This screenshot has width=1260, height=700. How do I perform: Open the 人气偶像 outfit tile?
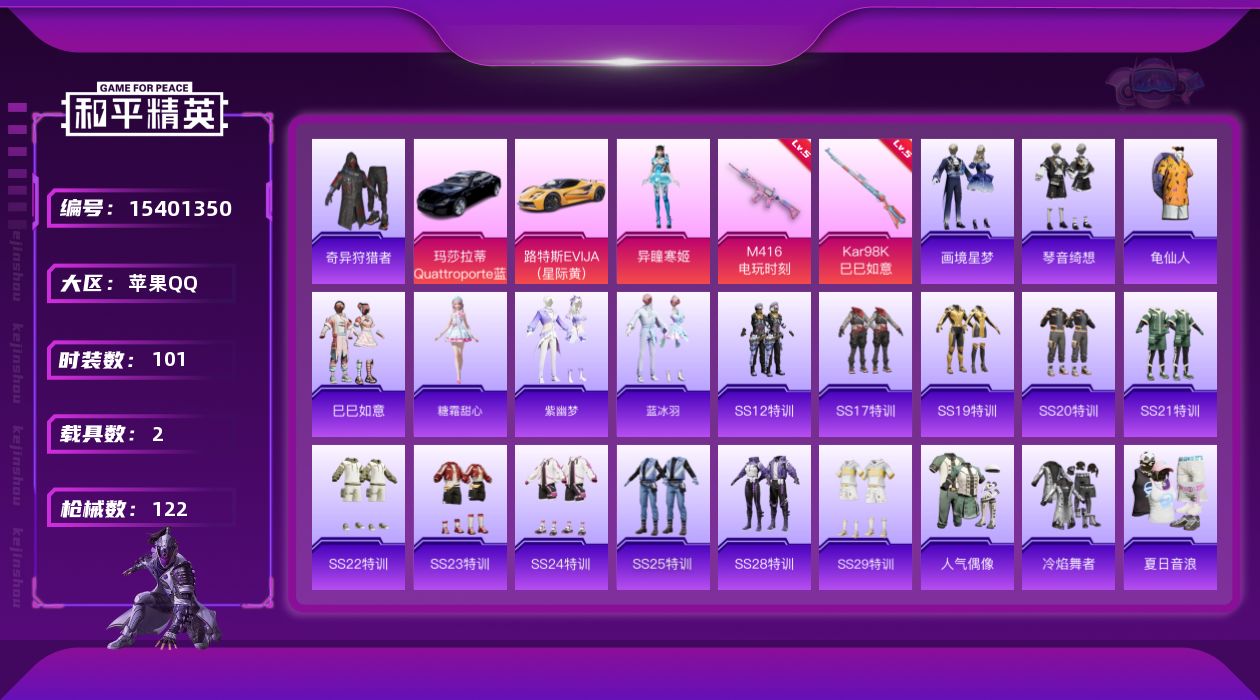pyautogui.click(x=967, y=517)
